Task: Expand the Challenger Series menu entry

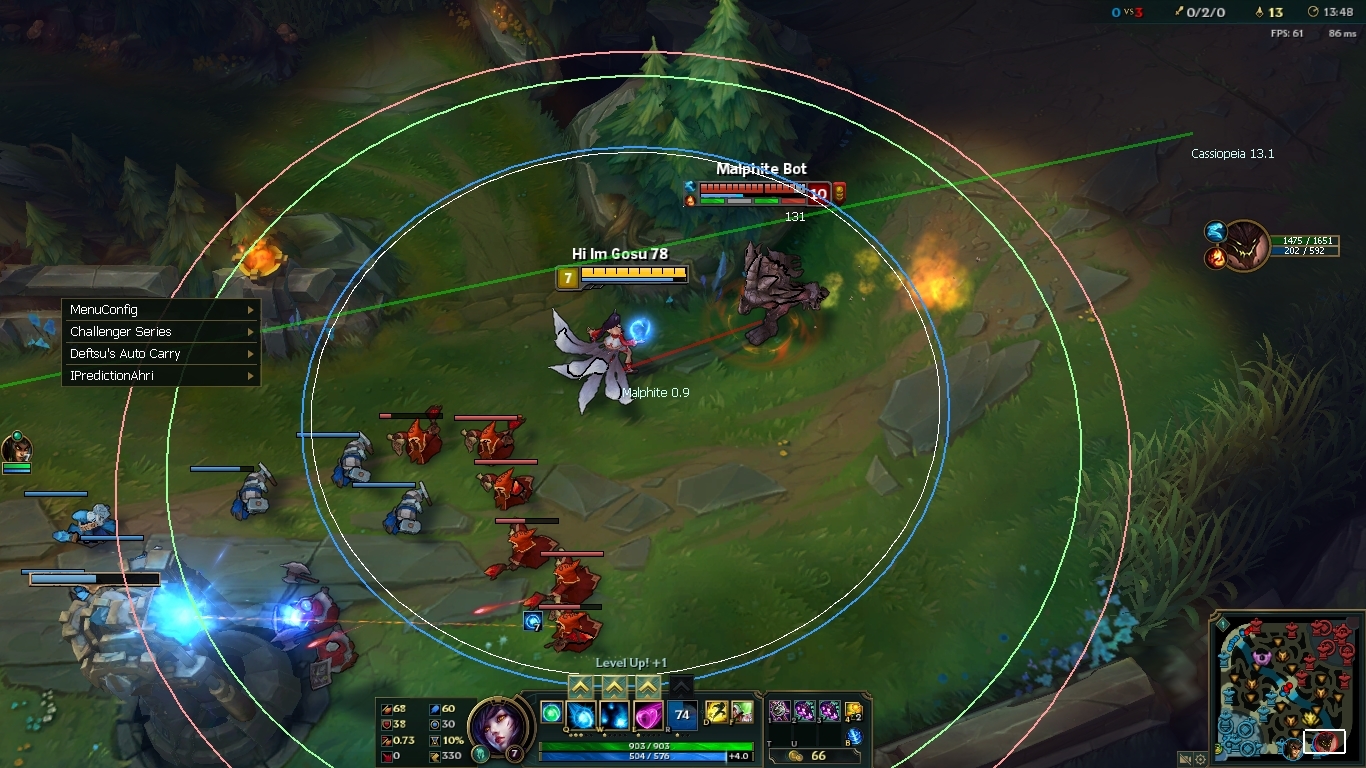Action: tap(160, 332)
